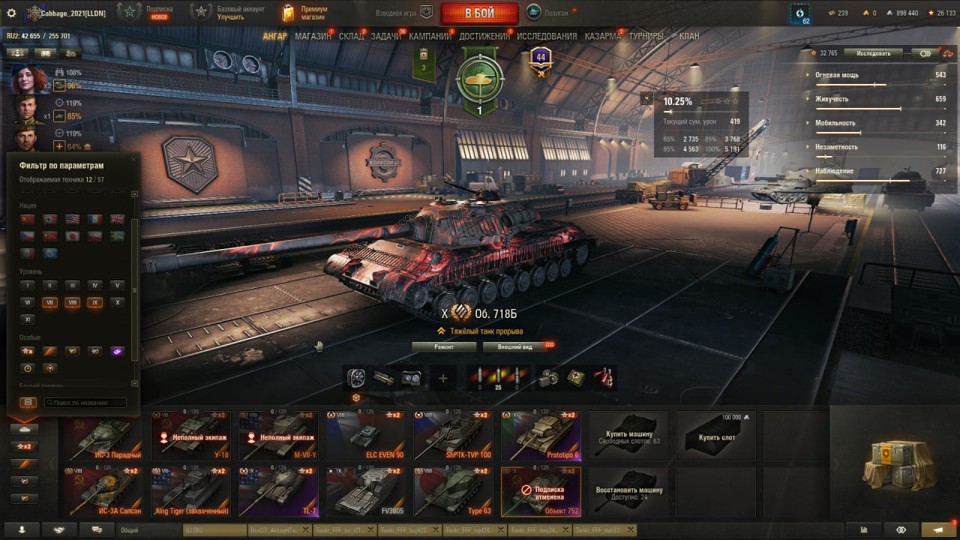Toggle the tier VIII filter button
The image size is (960, 540).
[x=73, y=301]
